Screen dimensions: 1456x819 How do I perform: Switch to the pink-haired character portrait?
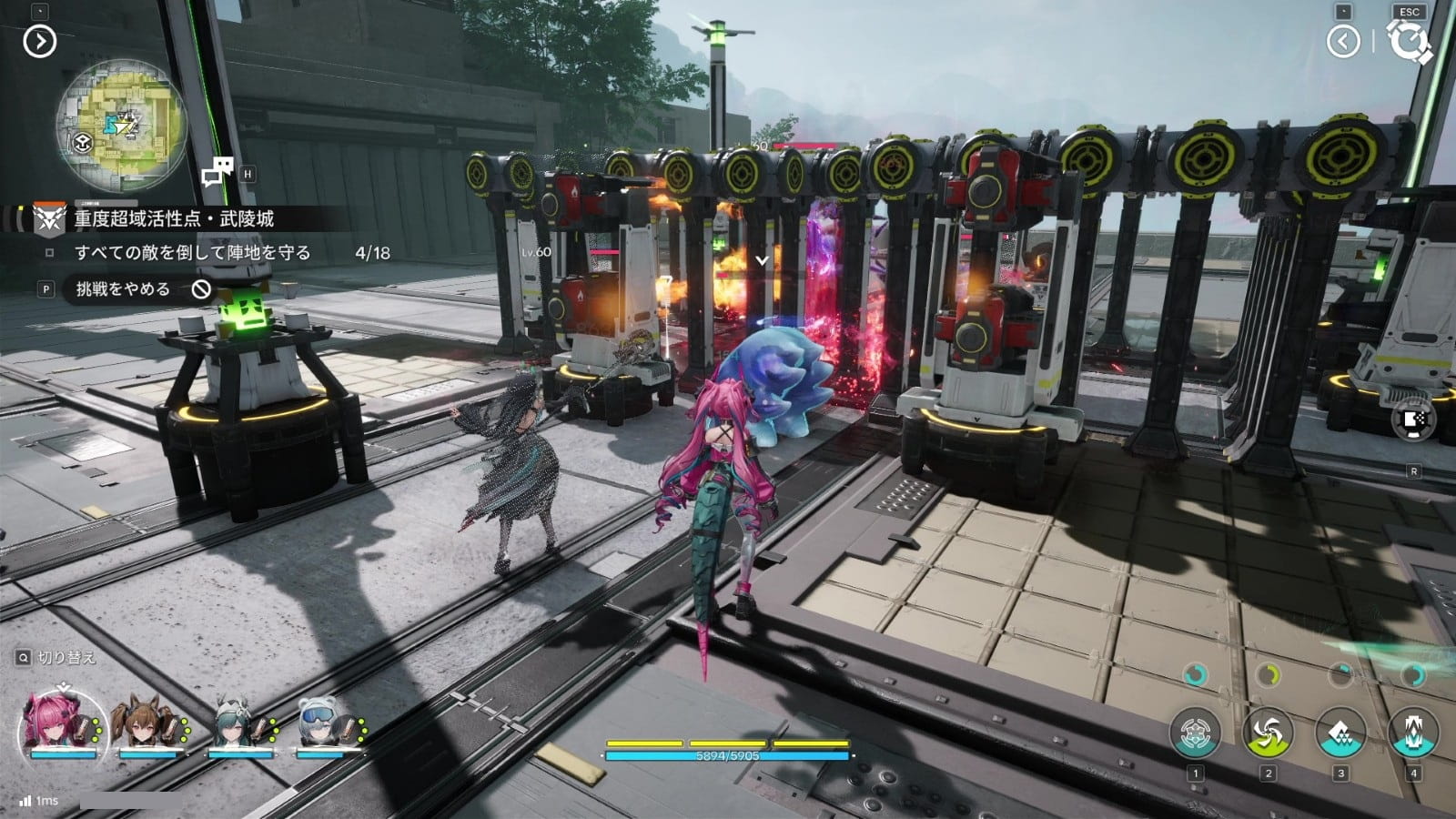(62, 728)
